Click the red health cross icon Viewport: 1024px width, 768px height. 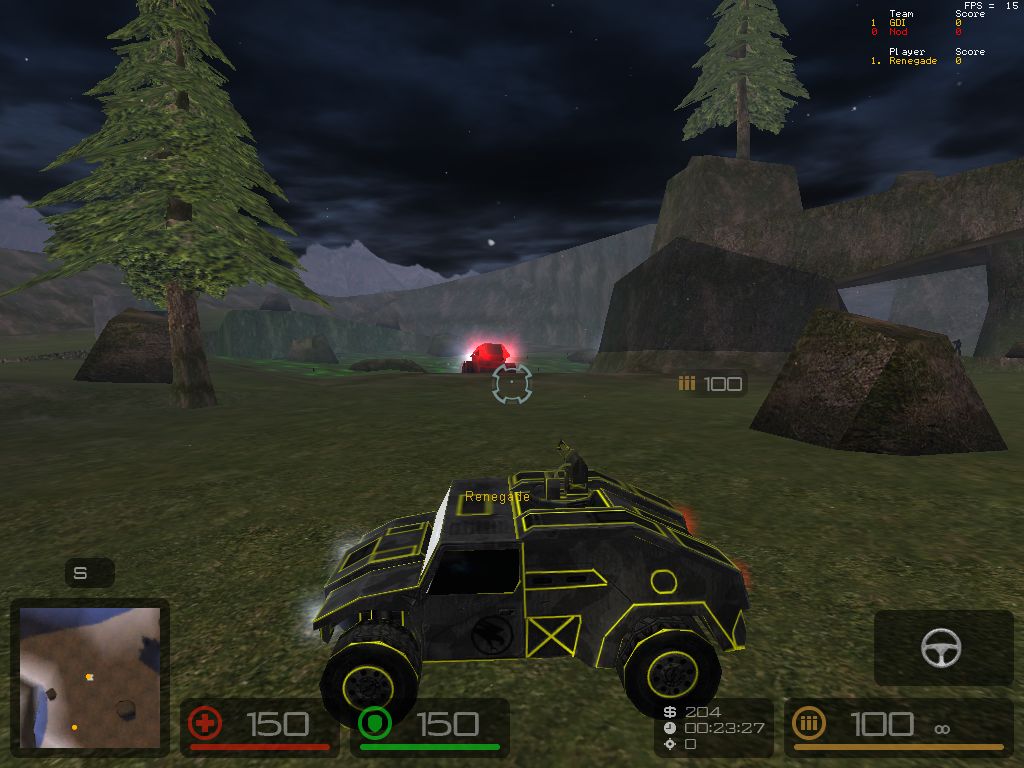pos(205,723)
